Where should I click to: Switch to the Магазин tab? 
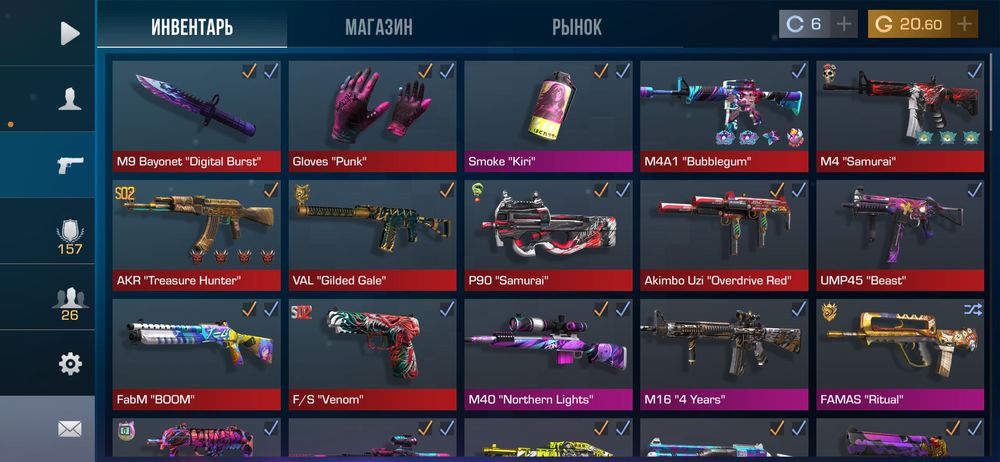click(x=378, y=27)
